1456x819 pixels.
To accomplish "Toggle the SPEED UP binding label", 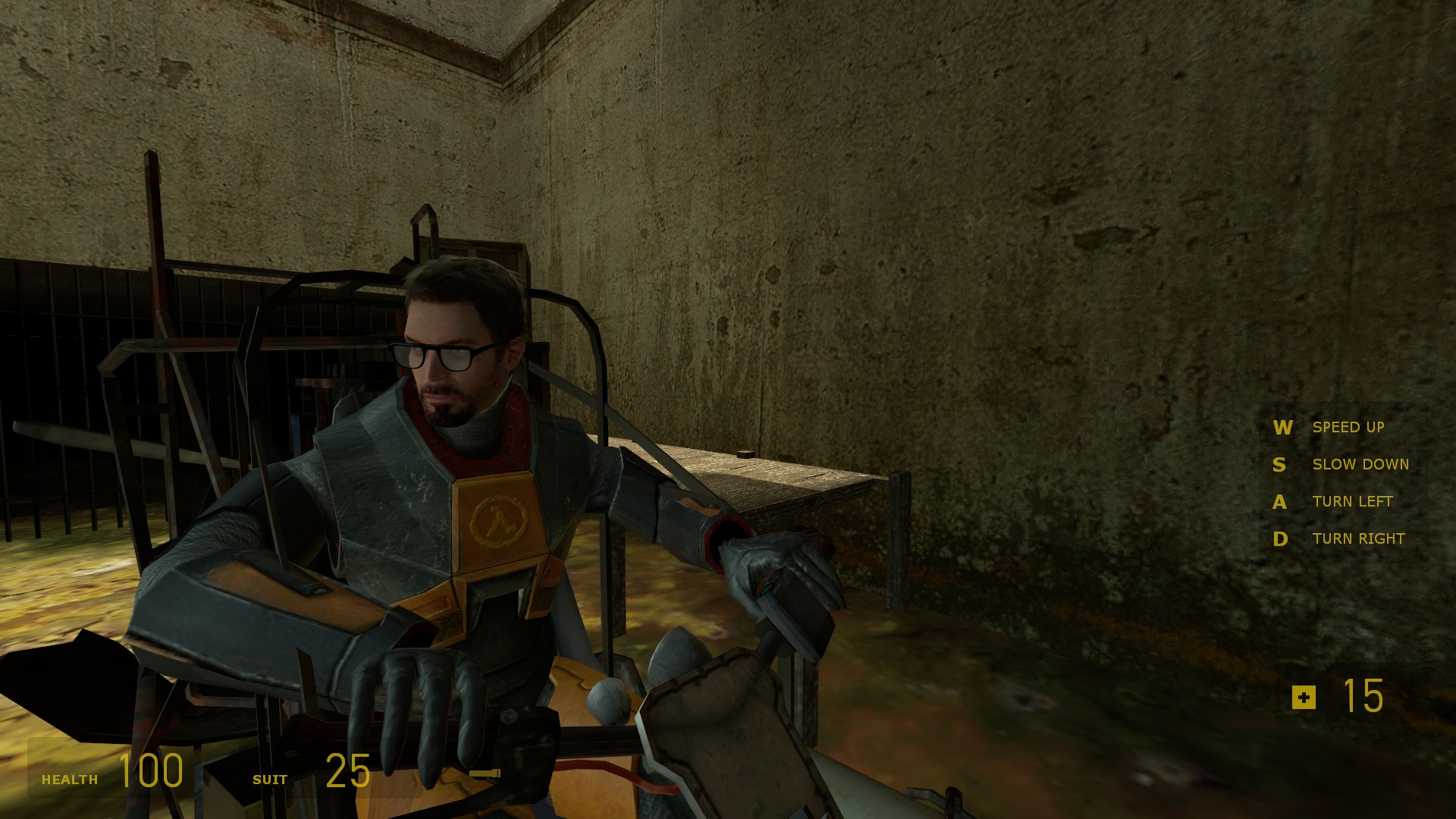I will tap(1349, 428).
